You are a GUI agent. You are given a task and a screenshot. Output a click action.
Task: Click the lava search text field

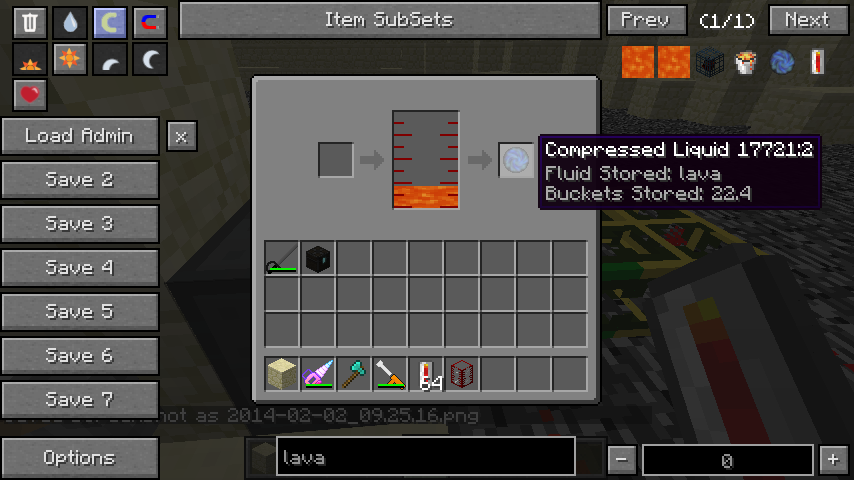[x=425, y=458]
